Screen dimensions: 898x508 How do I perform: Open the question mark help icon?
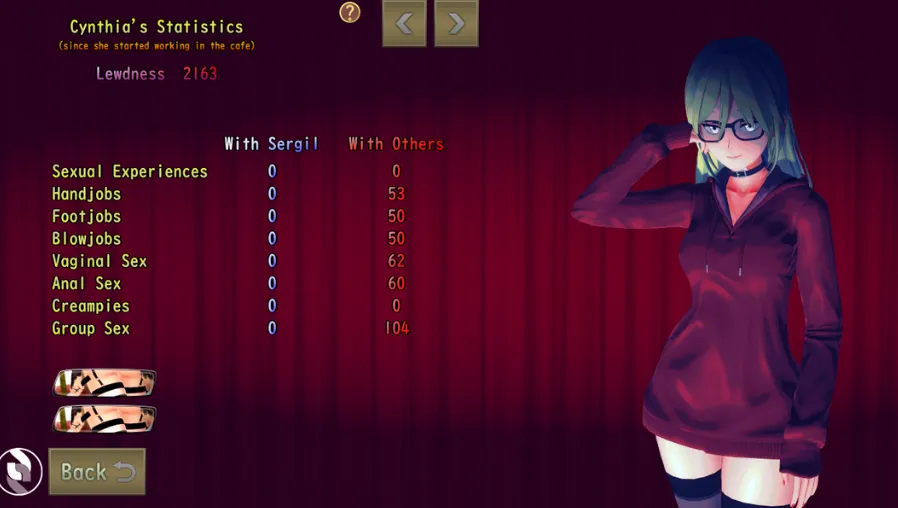349,12
